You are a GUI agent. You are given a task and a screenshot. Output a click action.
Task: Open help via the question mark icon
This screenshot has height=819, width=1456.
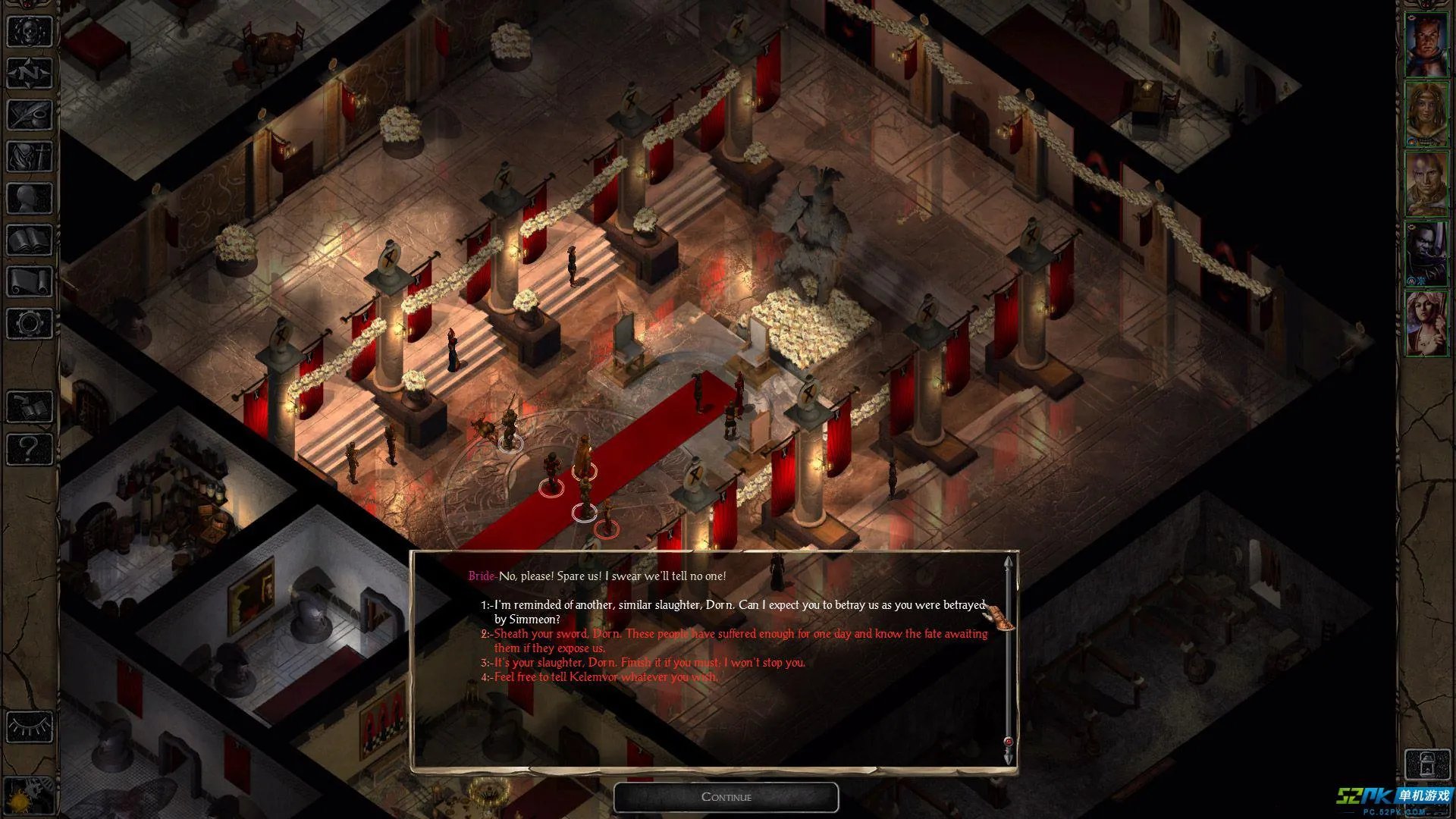click(x=29, y=449)
